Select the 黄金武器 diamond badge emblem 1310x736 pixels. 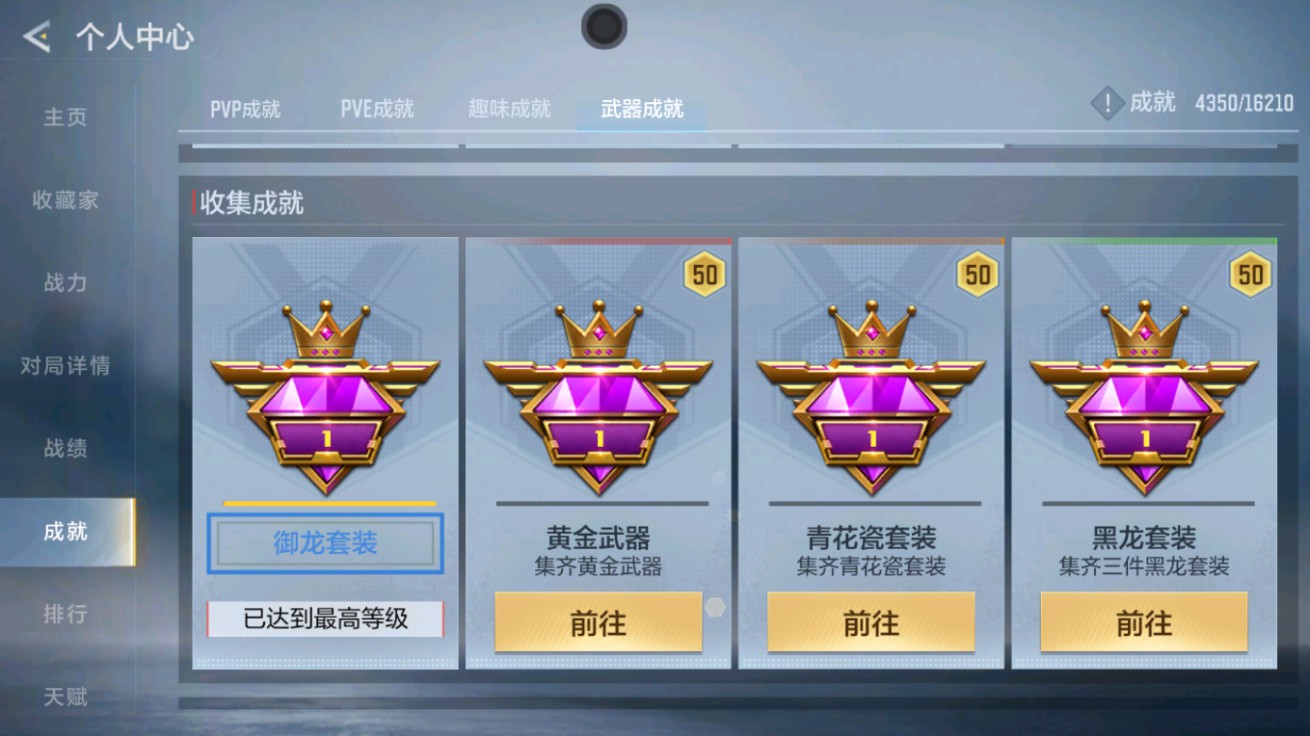(600, 400)
